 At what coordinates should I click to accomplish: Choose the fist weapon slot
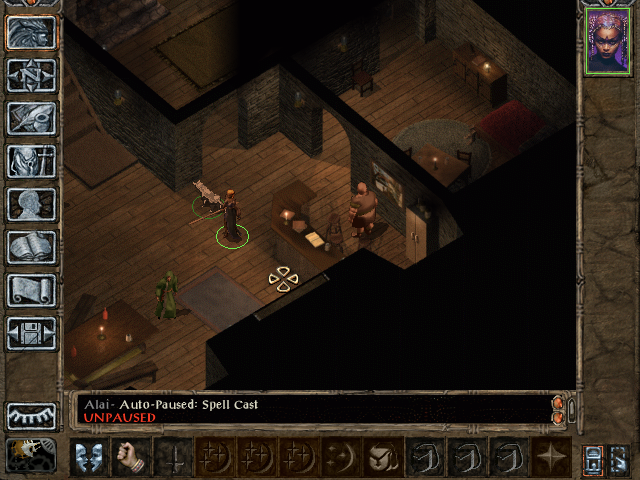131,456
